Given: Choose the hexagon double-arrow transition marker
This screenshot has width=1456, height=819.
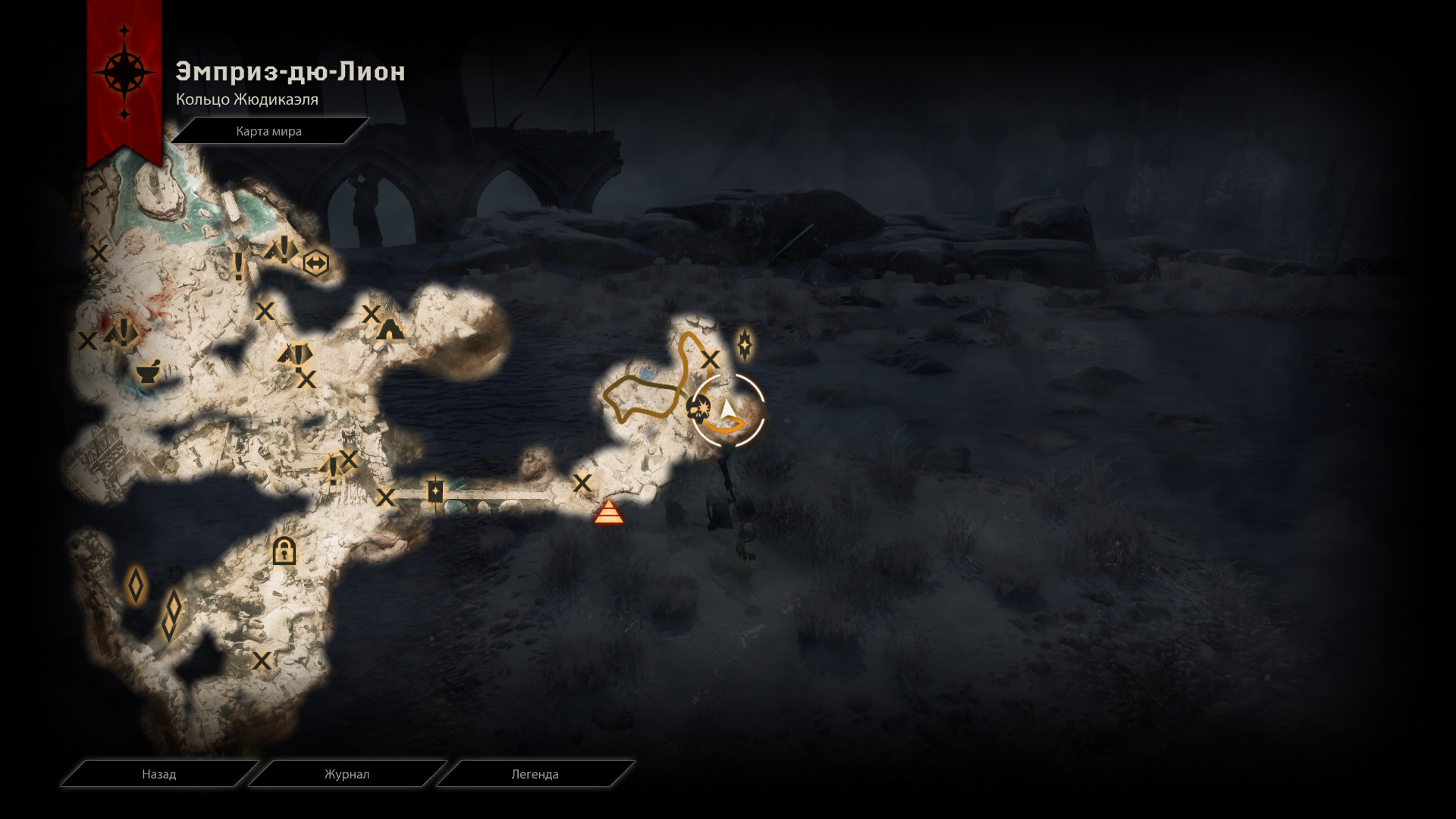Looking at the screenshot, I should pos(315,263).
